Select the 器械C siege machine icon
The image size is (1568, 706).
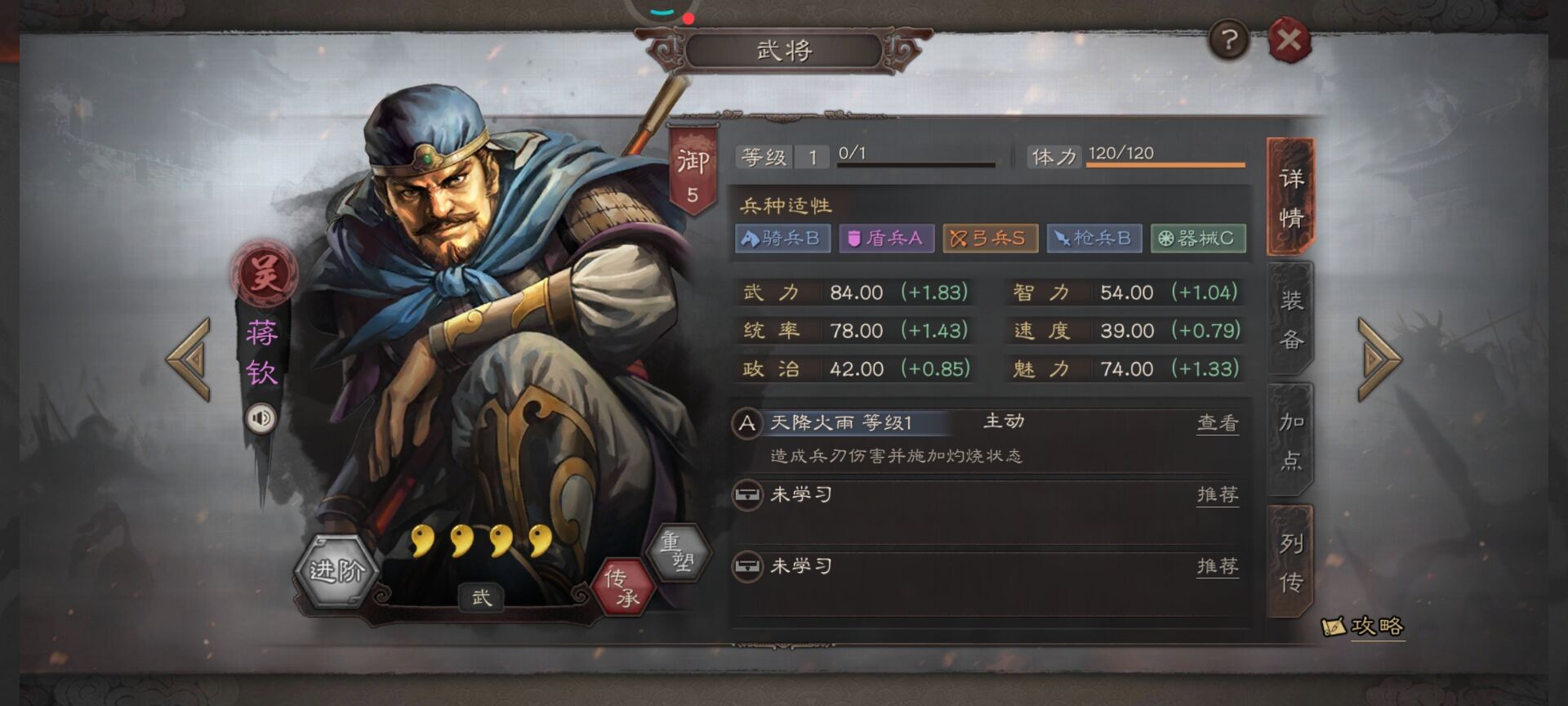pos(1198,238)
